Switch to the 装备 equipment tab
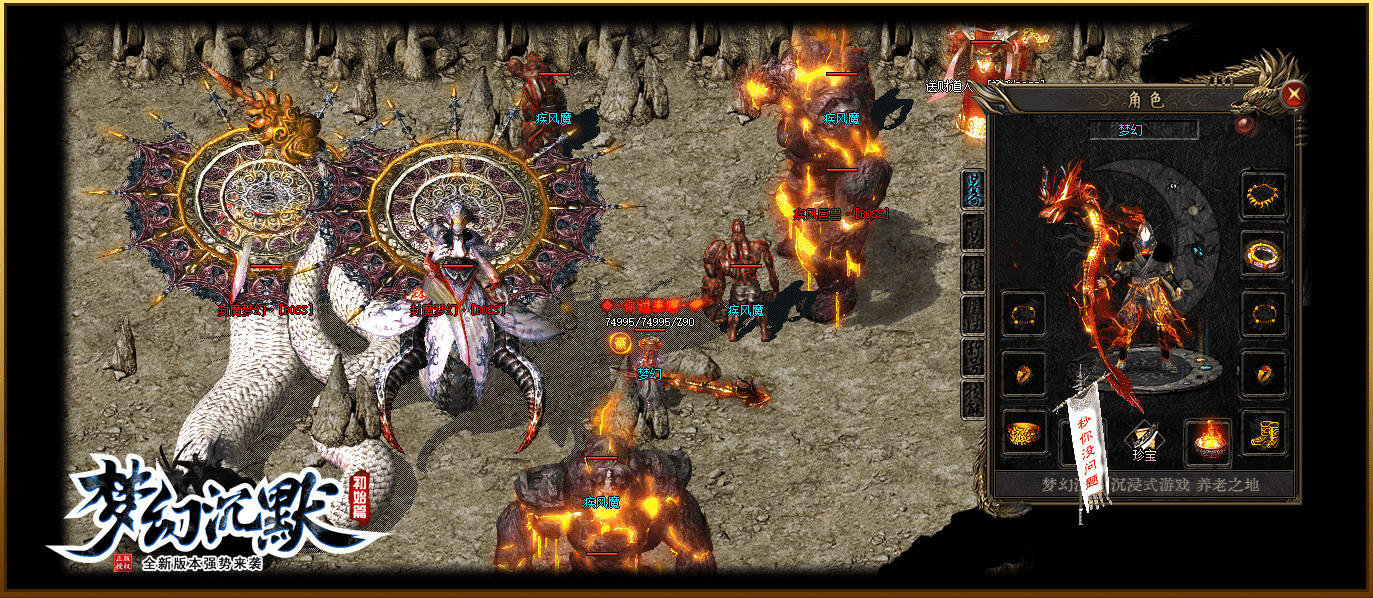This screenshot has height=598, width=1373. 972,189
